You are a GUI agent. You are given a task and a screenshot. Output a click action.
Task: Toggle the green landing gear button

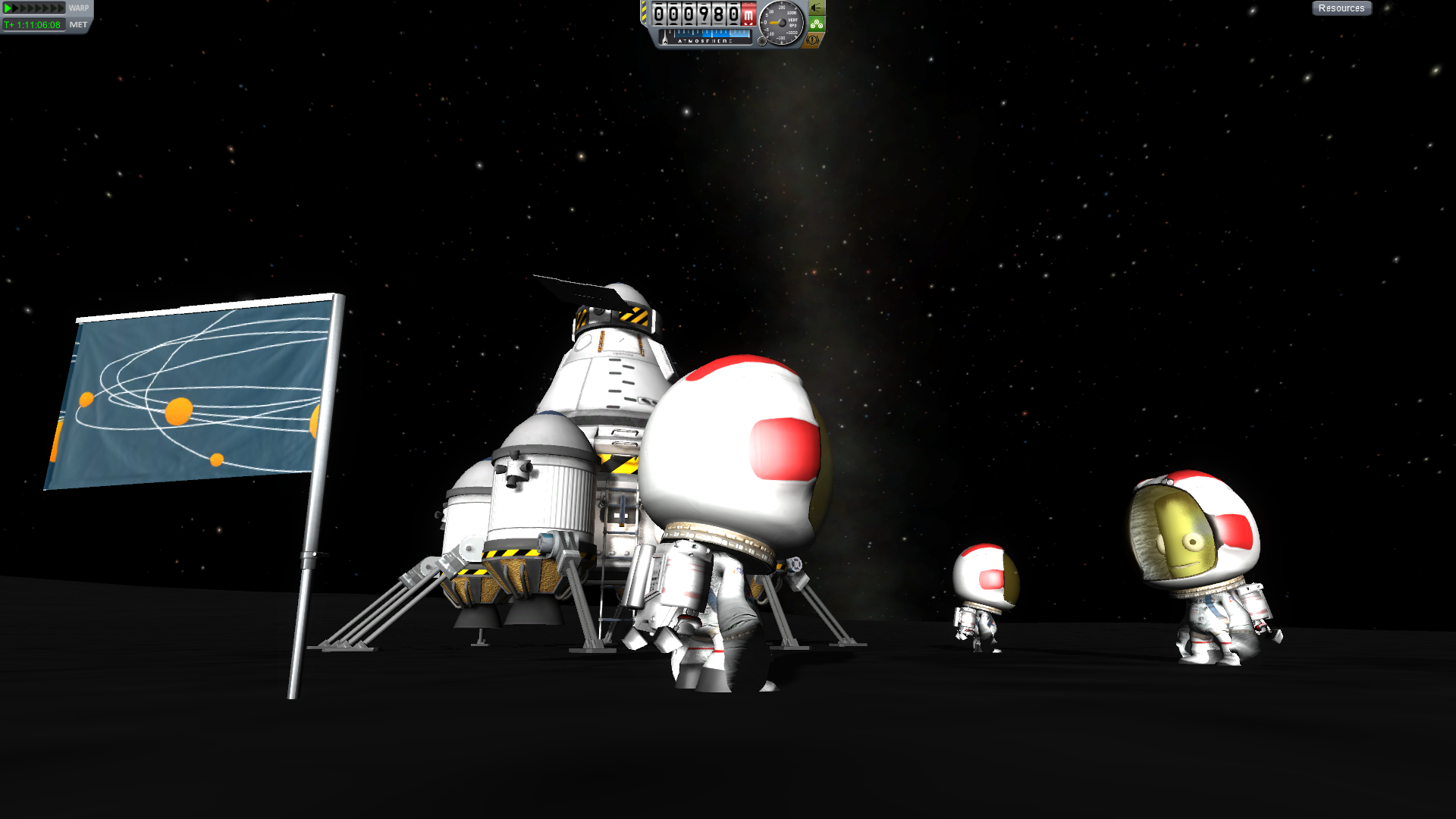tap(817, 24)
